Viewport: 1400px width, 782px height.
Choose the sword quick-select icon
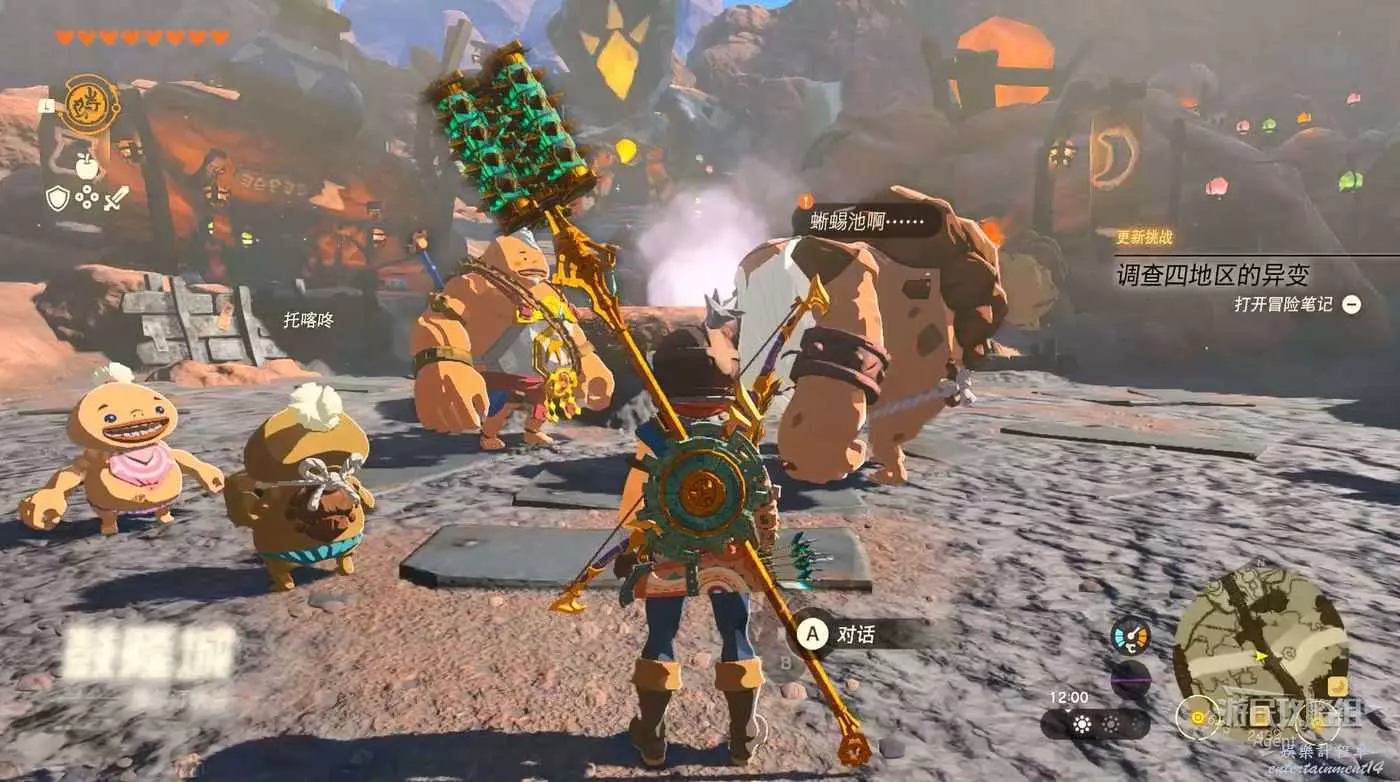(x=117, y=198)
